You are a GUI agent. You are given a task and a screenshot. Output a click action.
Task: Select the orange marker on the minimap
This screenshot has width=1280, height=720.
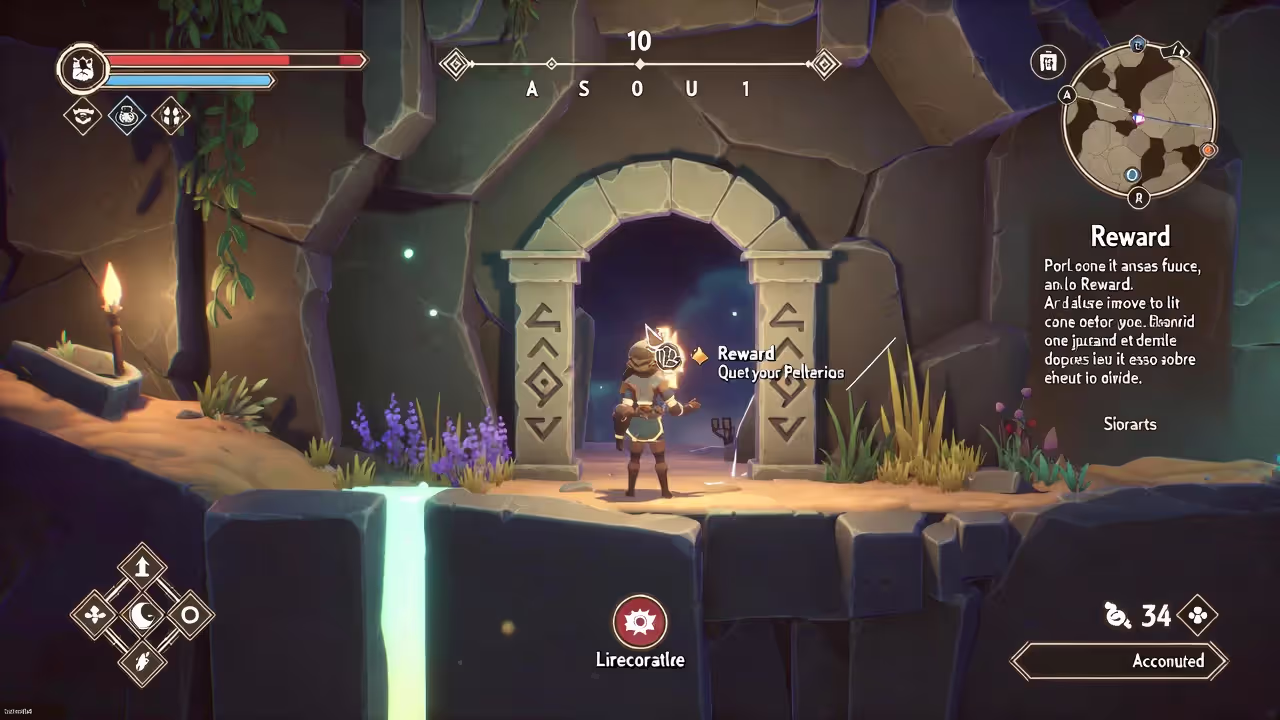click(1209, 150)
